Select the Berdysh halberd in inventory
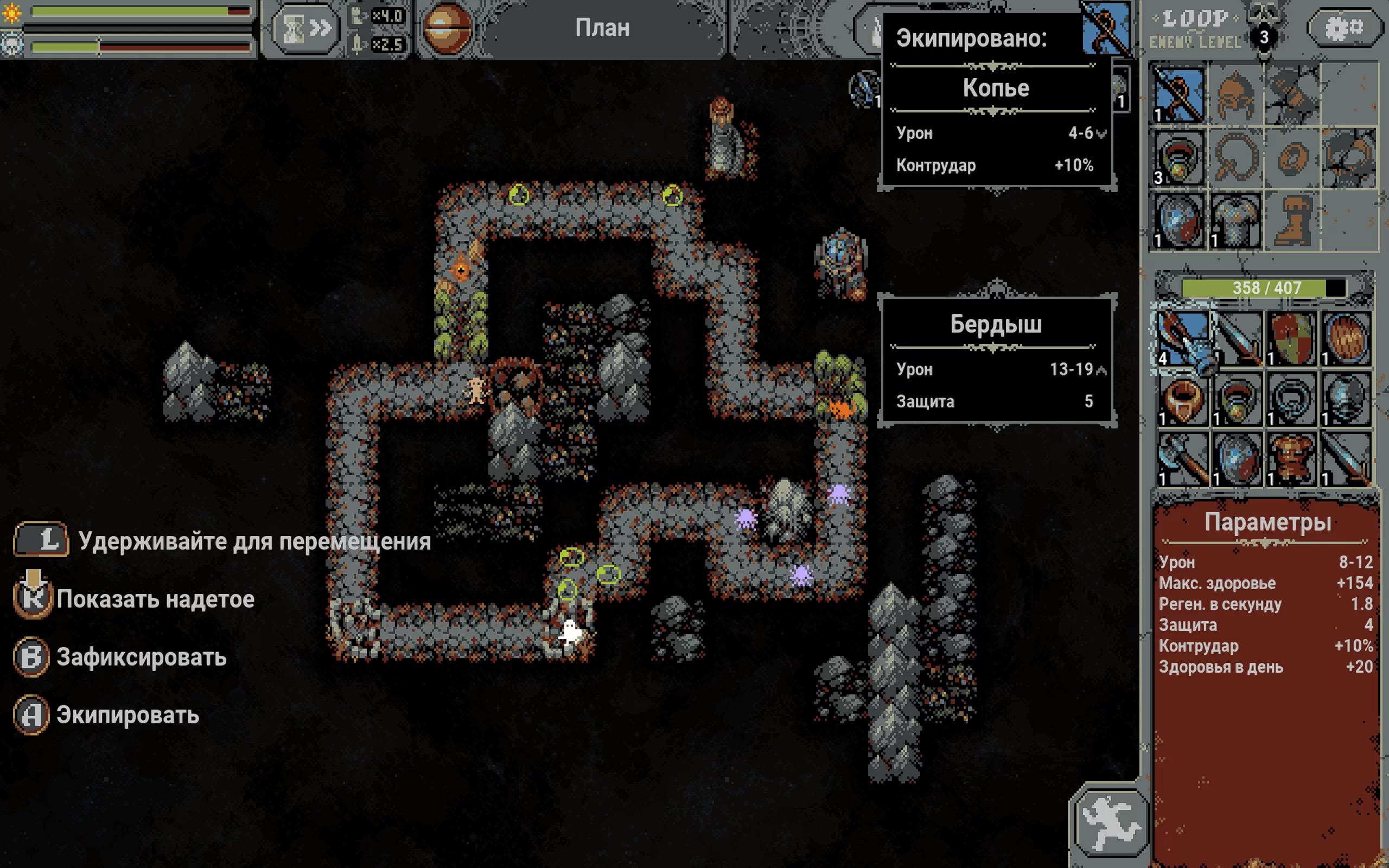This screenshot has width=1389, height=868. (1182, 340)
